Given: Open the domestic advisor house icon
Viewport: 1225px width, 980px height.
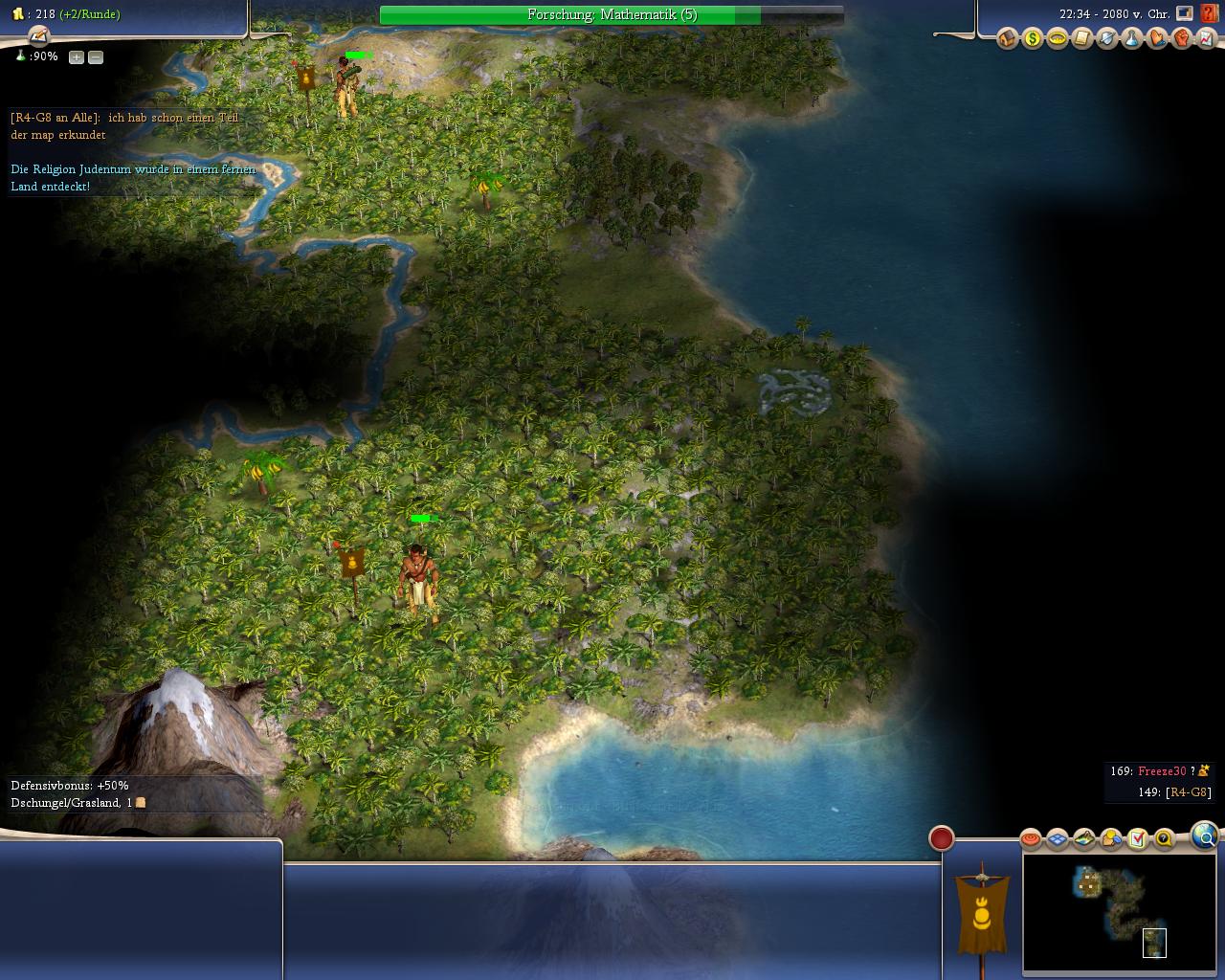Looking at the screenshot, I should [1007, 39].
